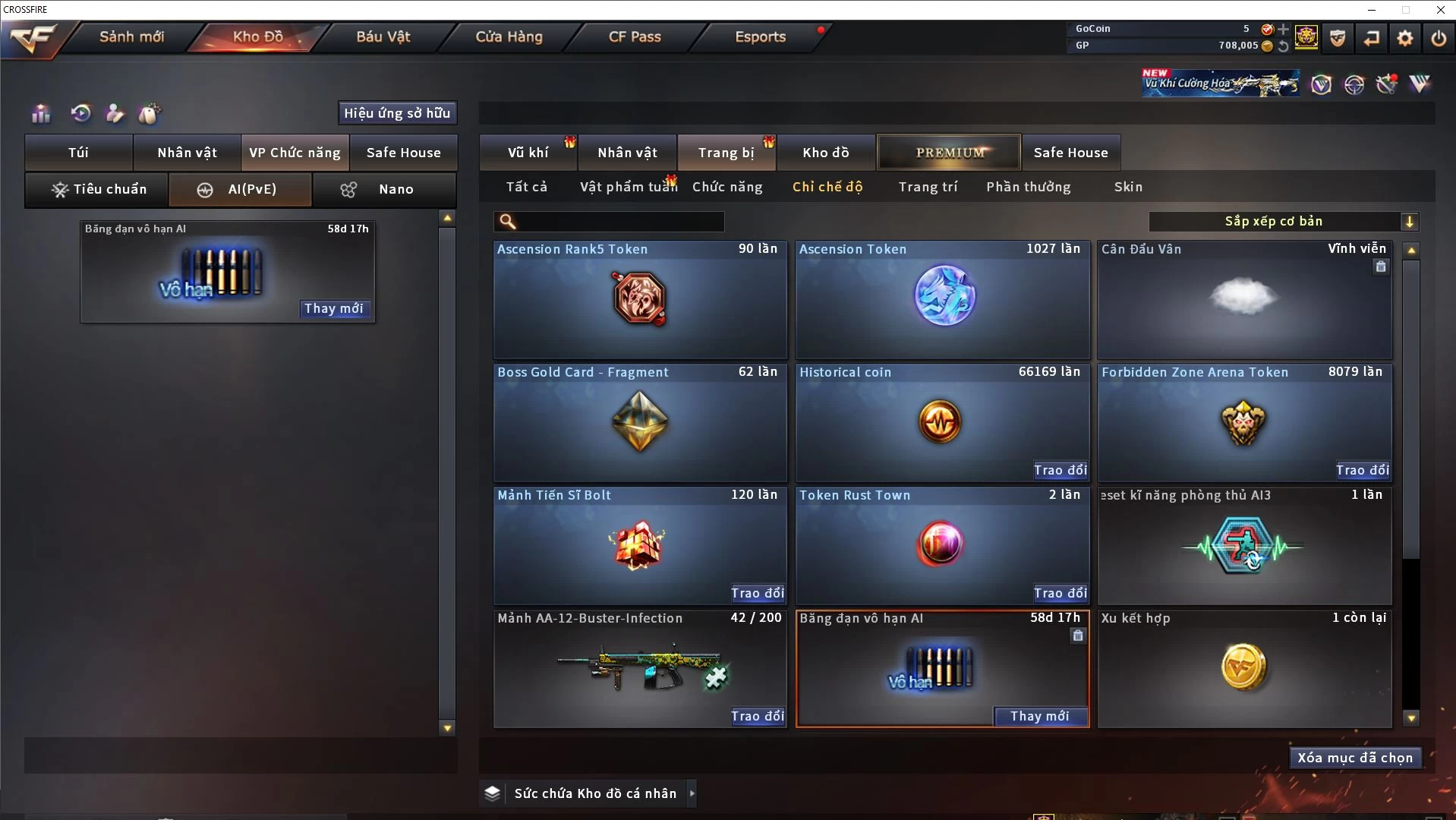The height and width of the screenshot is (820, 1456).
Task: Switch to the Nano mode tab
Action: pos(384,189)
